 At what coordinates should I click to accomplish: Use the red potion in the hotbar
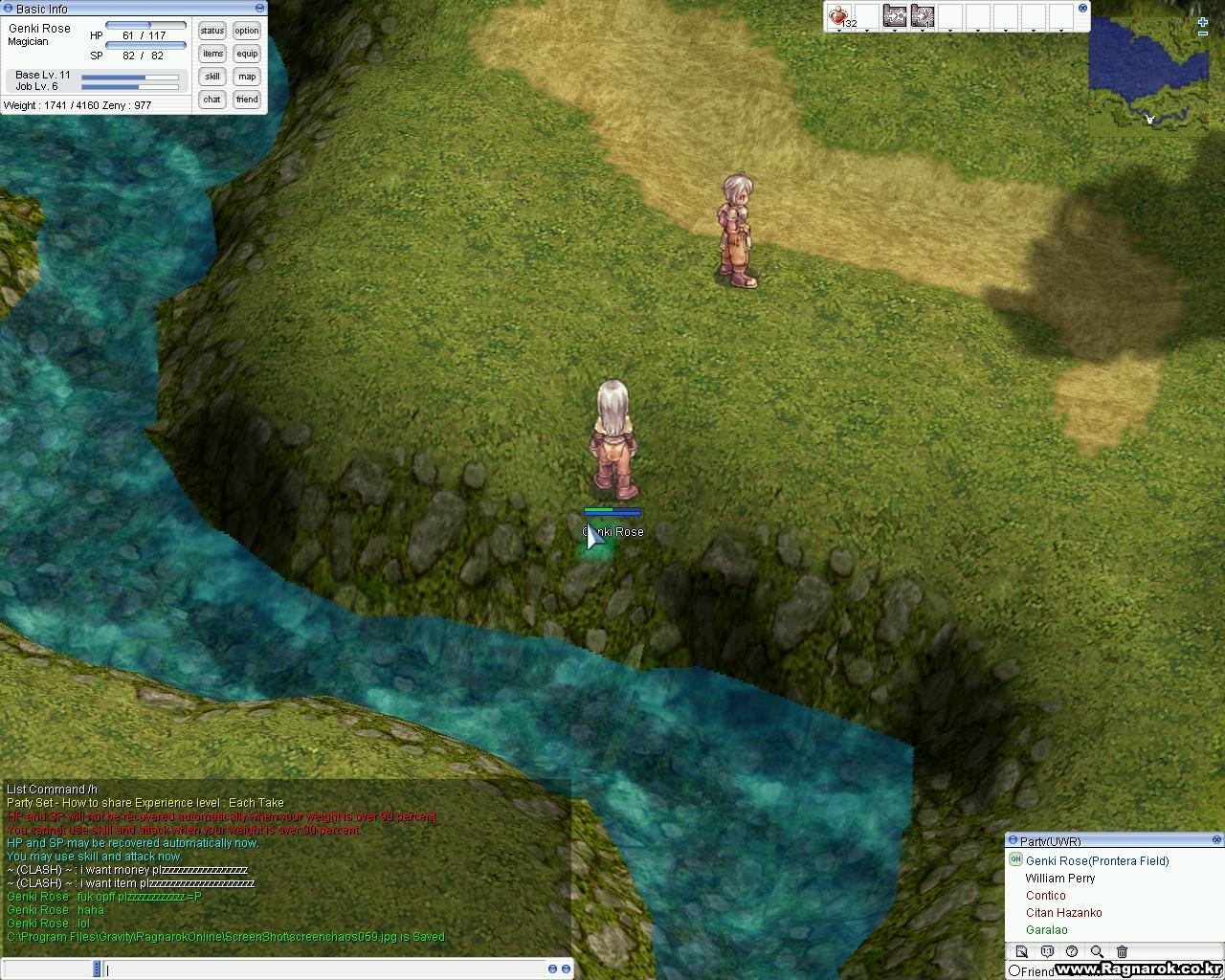(839, 16)
